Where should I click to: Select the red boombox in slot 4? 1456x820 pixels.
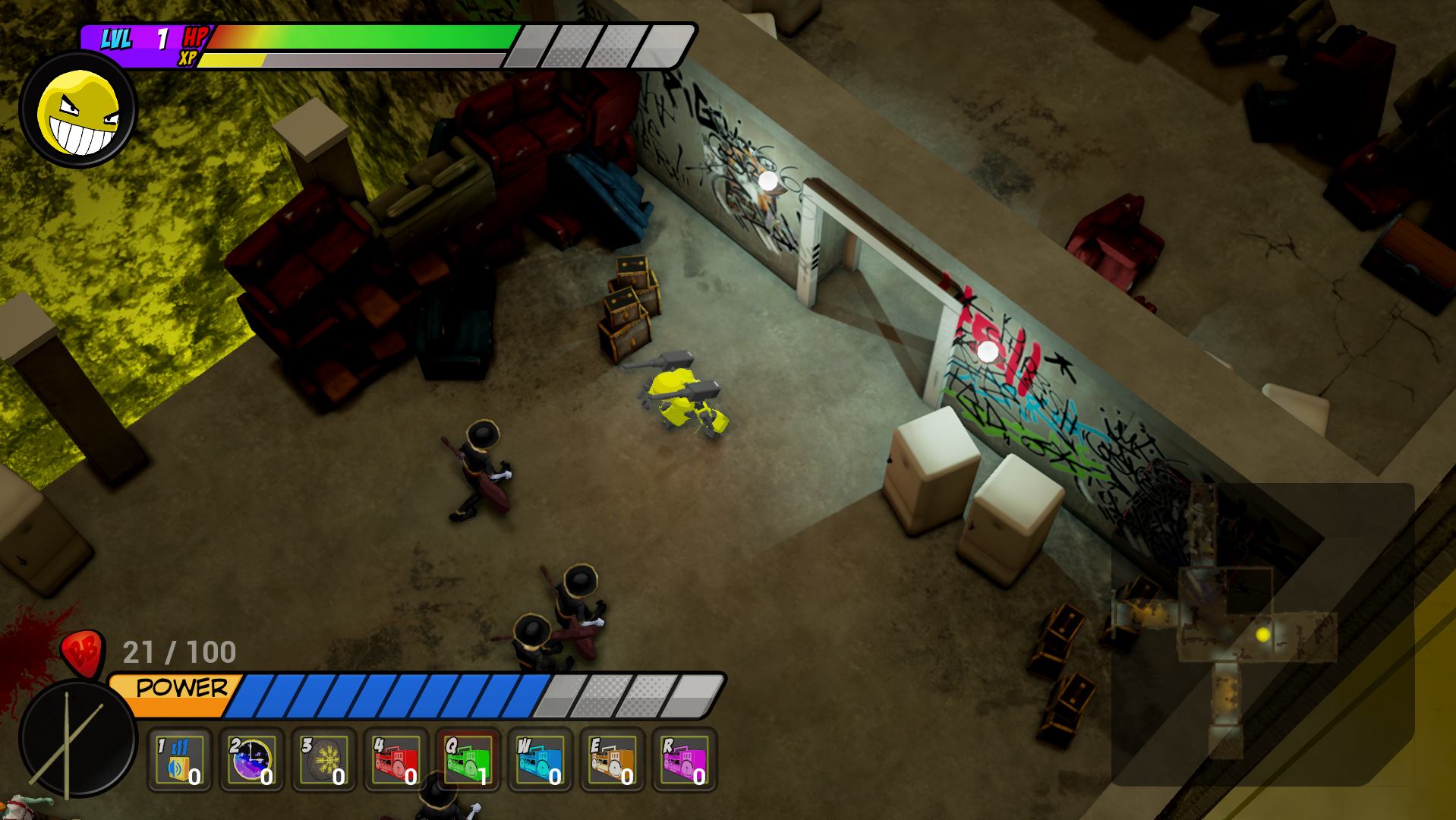(x=396, y=760)
